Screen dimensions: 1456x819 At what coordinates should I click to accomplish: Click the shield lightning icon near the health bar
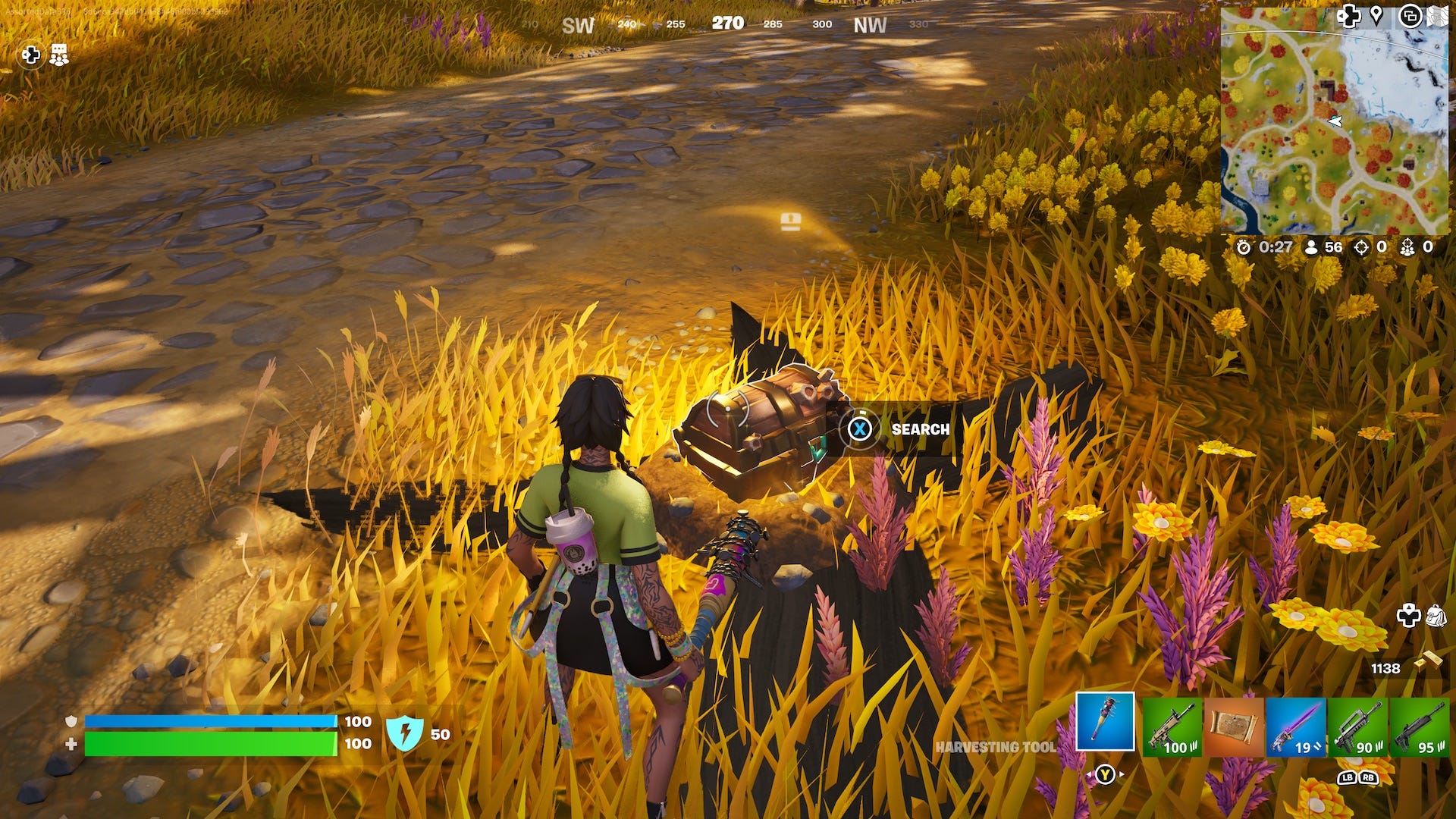pyautogui.click(x=406, y=734)
